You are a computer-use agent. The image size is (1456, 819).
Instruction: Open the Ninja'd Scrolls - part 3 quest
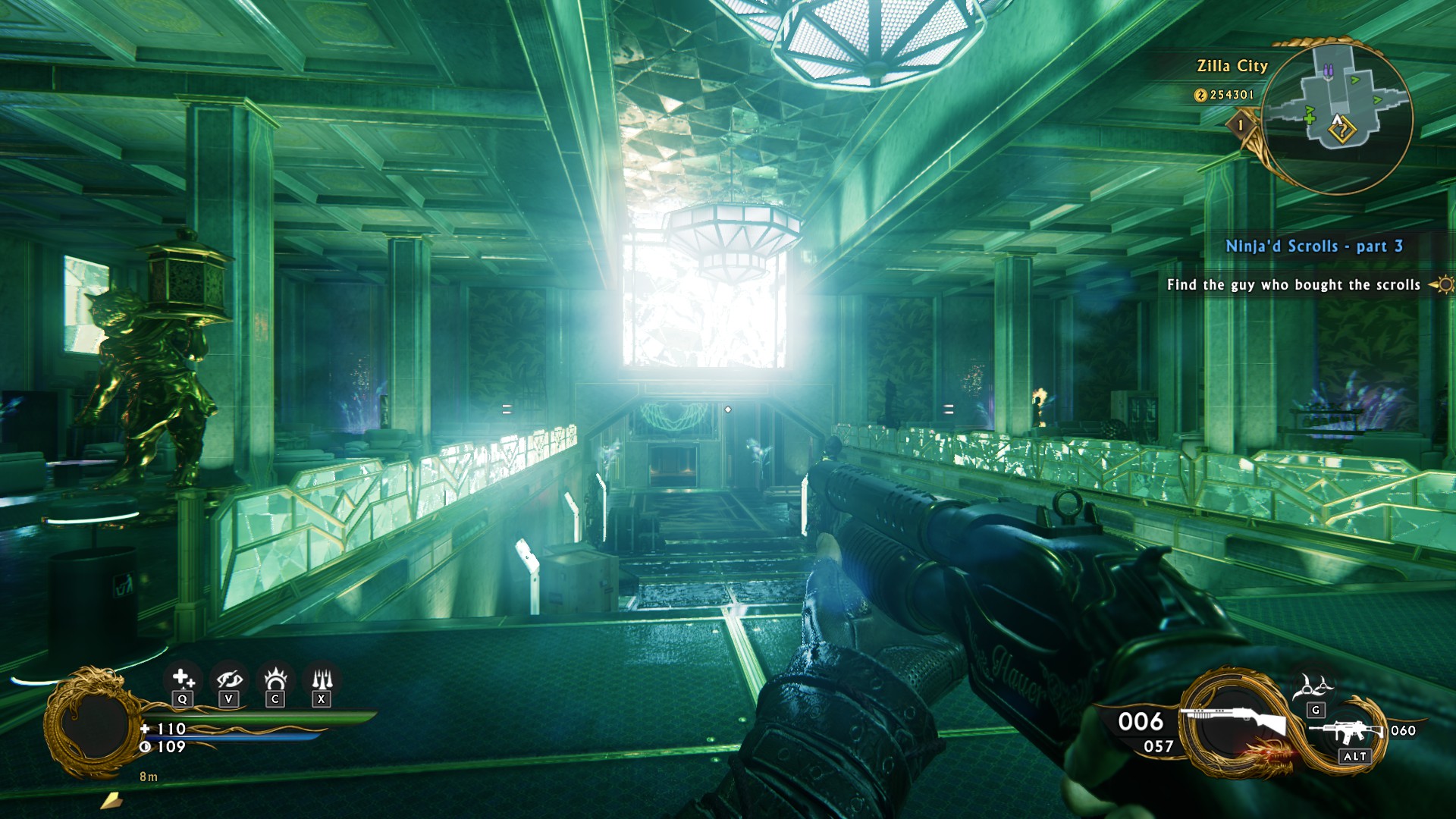1314,246
